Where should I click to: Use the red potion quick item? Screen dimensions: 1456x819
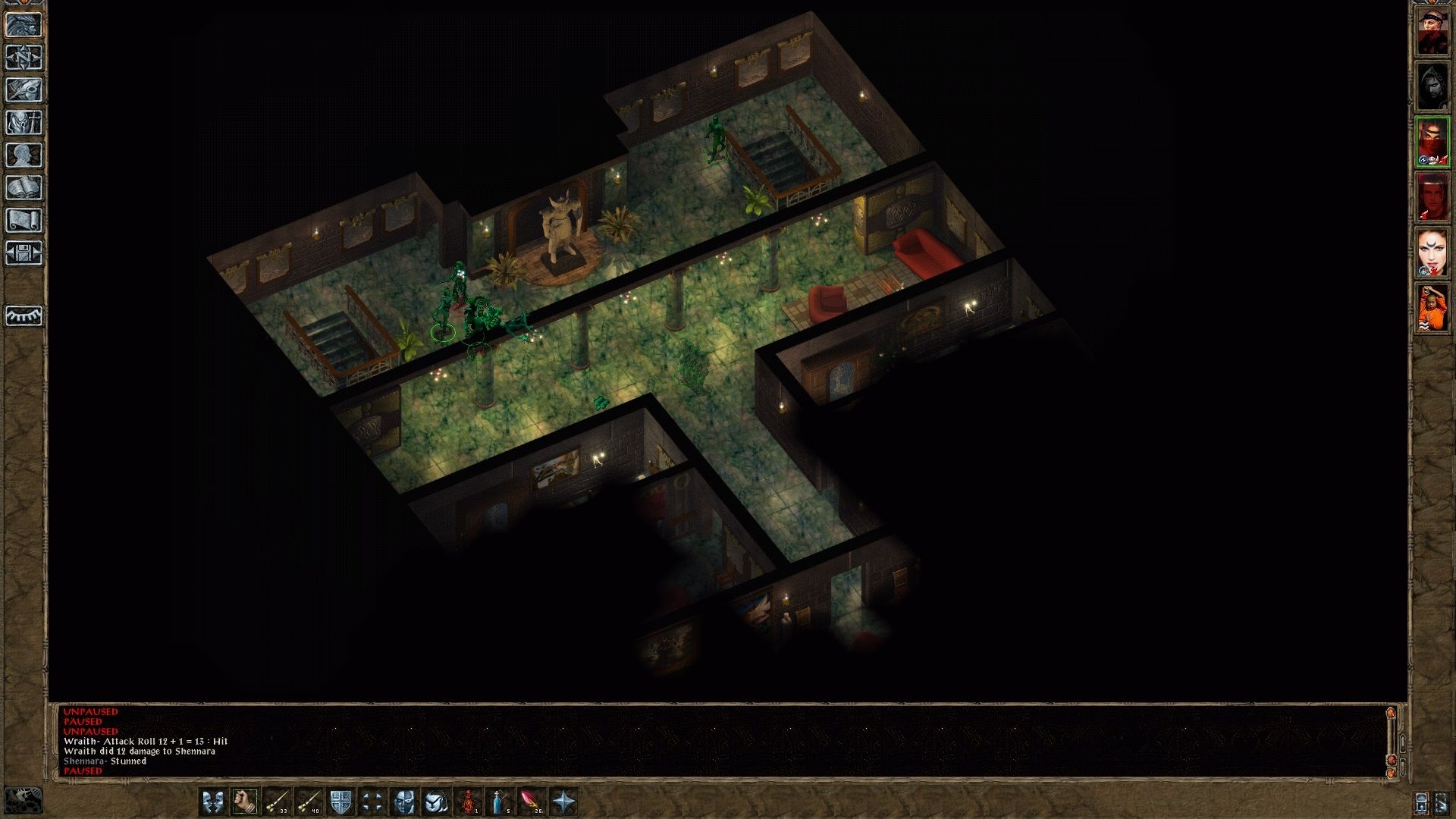469,802
